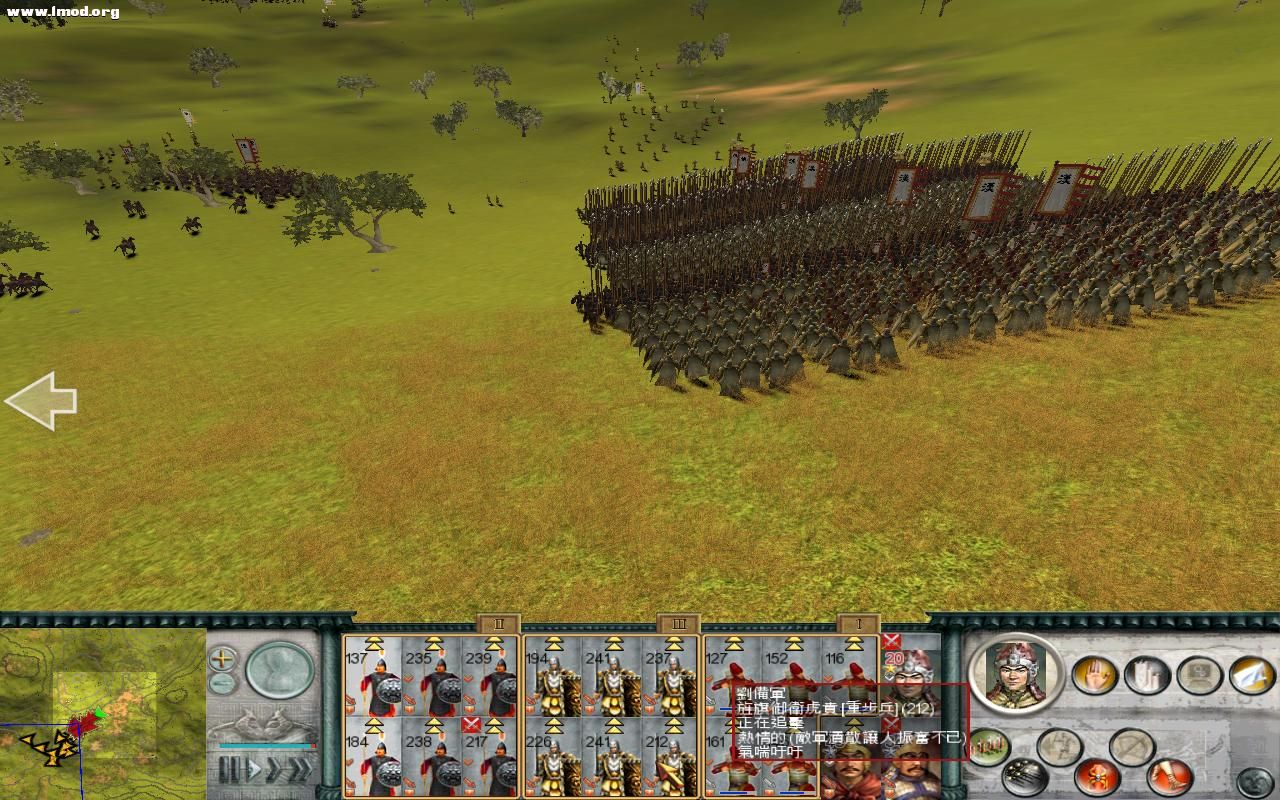Toggle skirmish mode for selected units
This screenshot has width=1280, height=800.
(1132, 745)
